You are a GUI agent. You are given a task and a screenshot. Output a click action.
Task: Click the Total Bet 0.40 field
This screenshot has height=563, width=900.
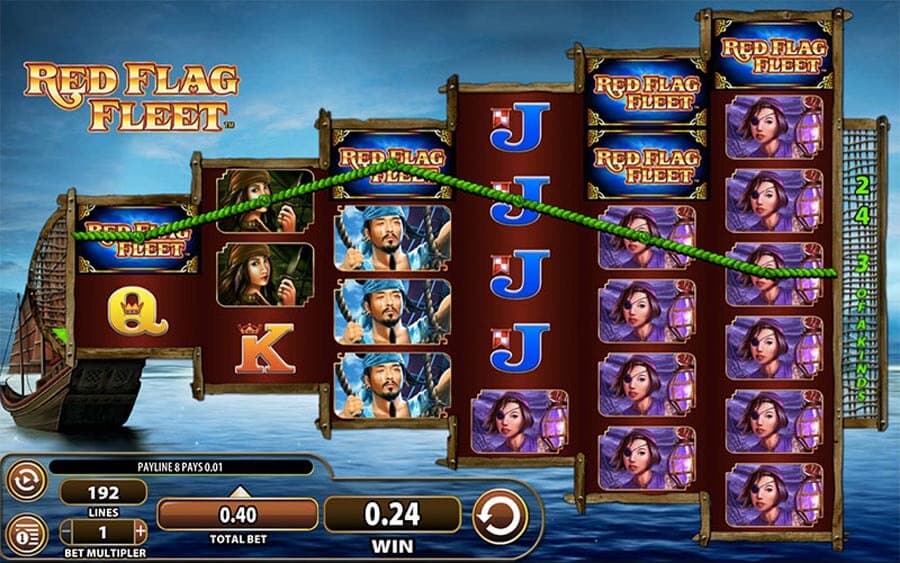click(x=237, y=515)
